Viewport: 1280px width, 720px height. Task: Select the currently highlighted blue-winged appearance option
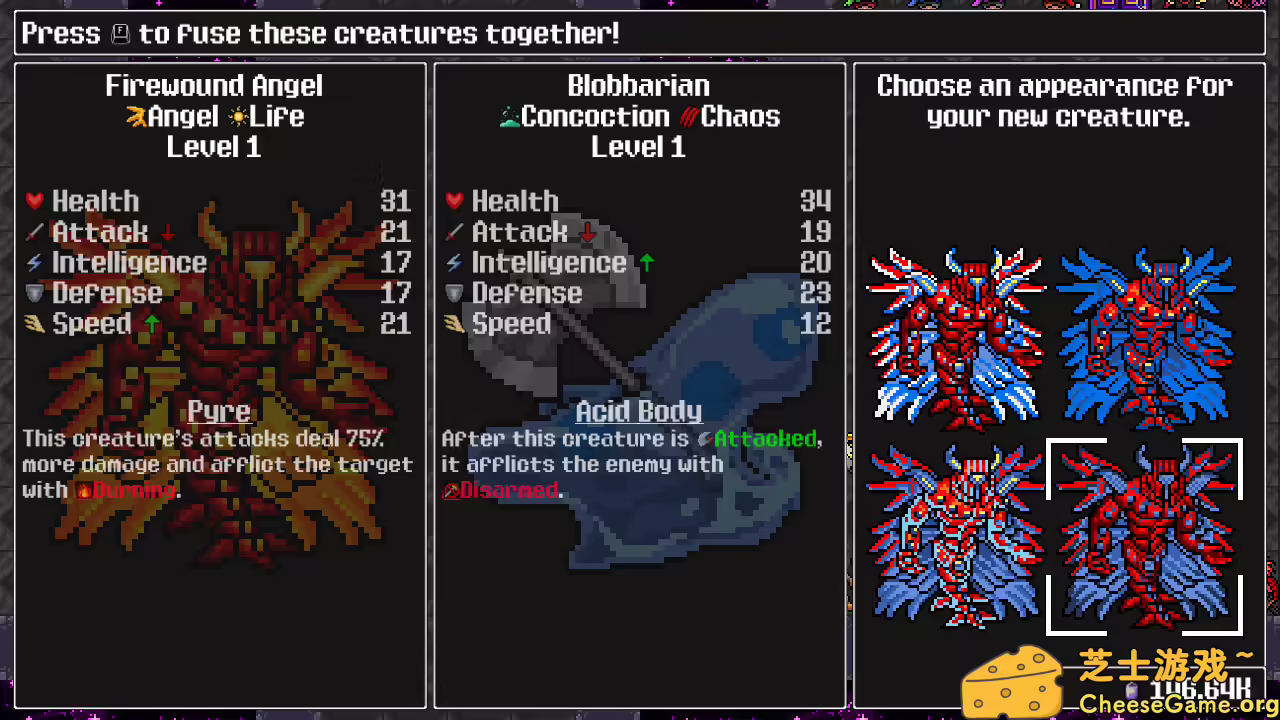[x=1146, y=535]
